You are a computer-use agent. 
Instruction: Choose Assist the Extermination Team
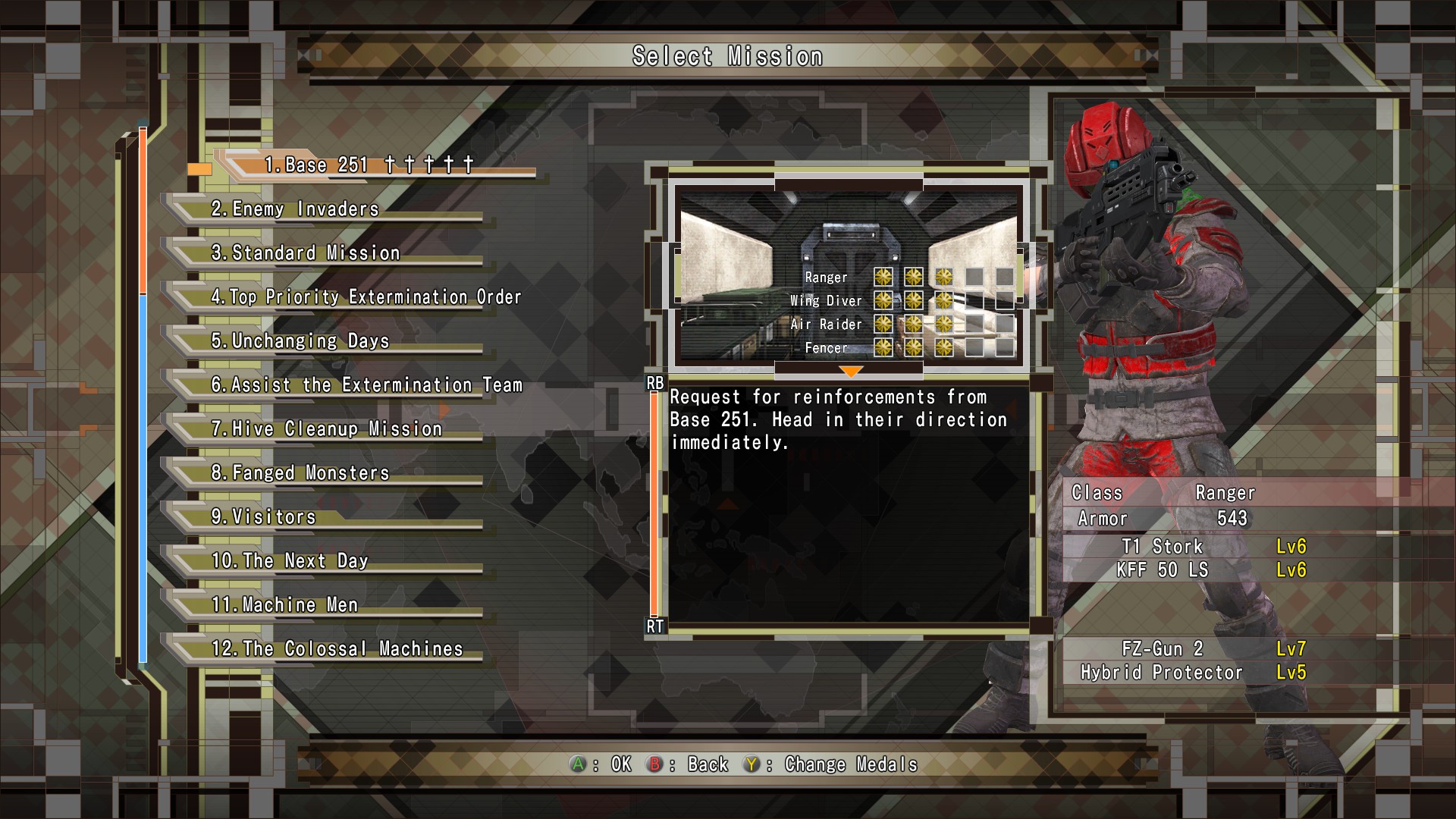click(x=366, y=385)
